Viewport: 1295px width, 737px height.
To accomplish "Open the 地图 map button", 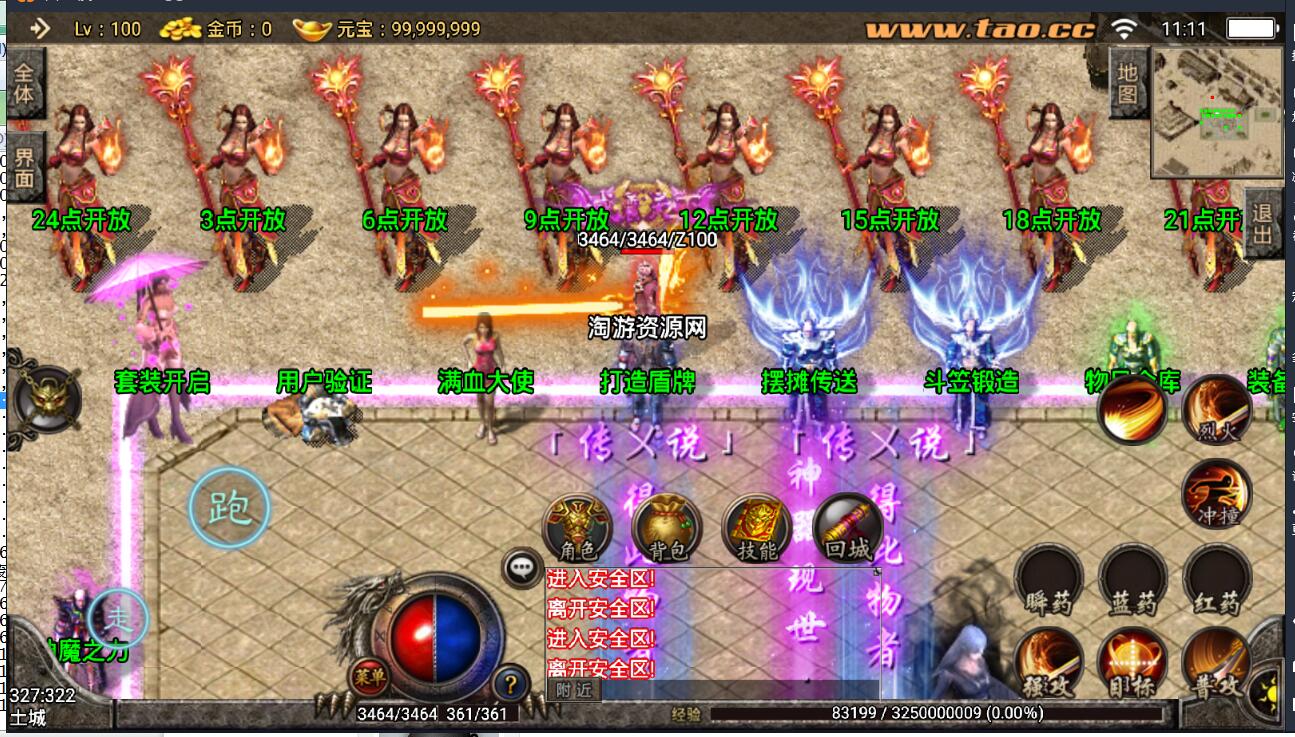I will point(1128,84).
